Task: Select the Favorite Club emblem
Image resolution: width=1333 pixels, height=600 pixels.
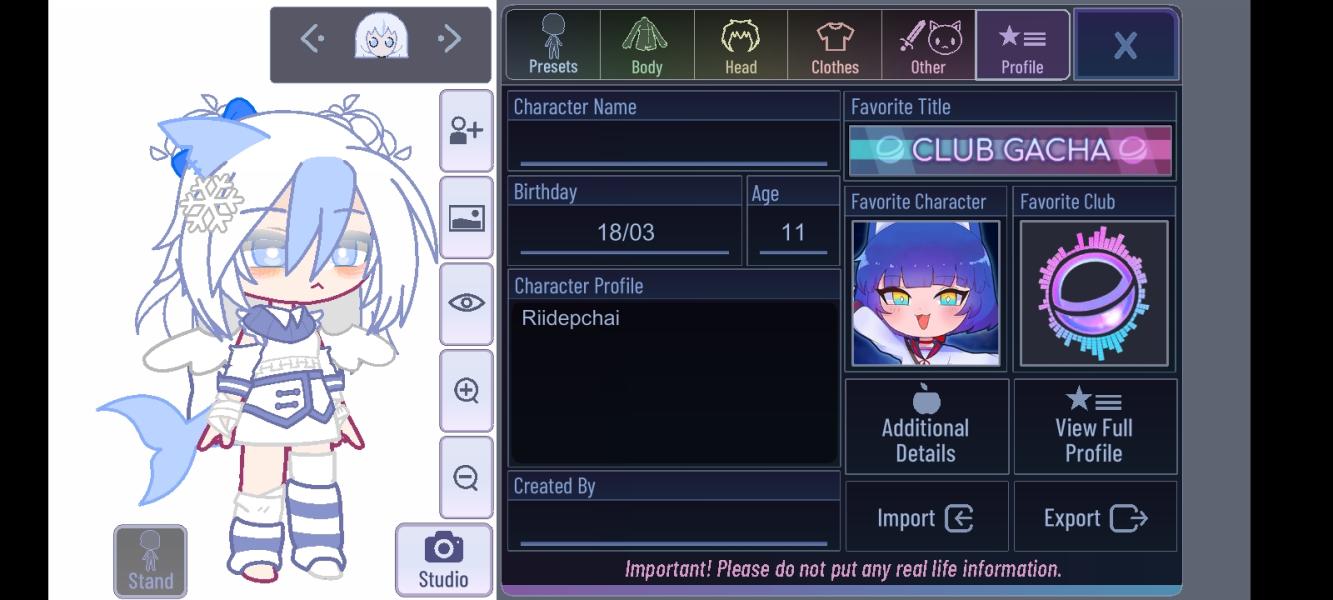Action: [x=1094, y=293]
